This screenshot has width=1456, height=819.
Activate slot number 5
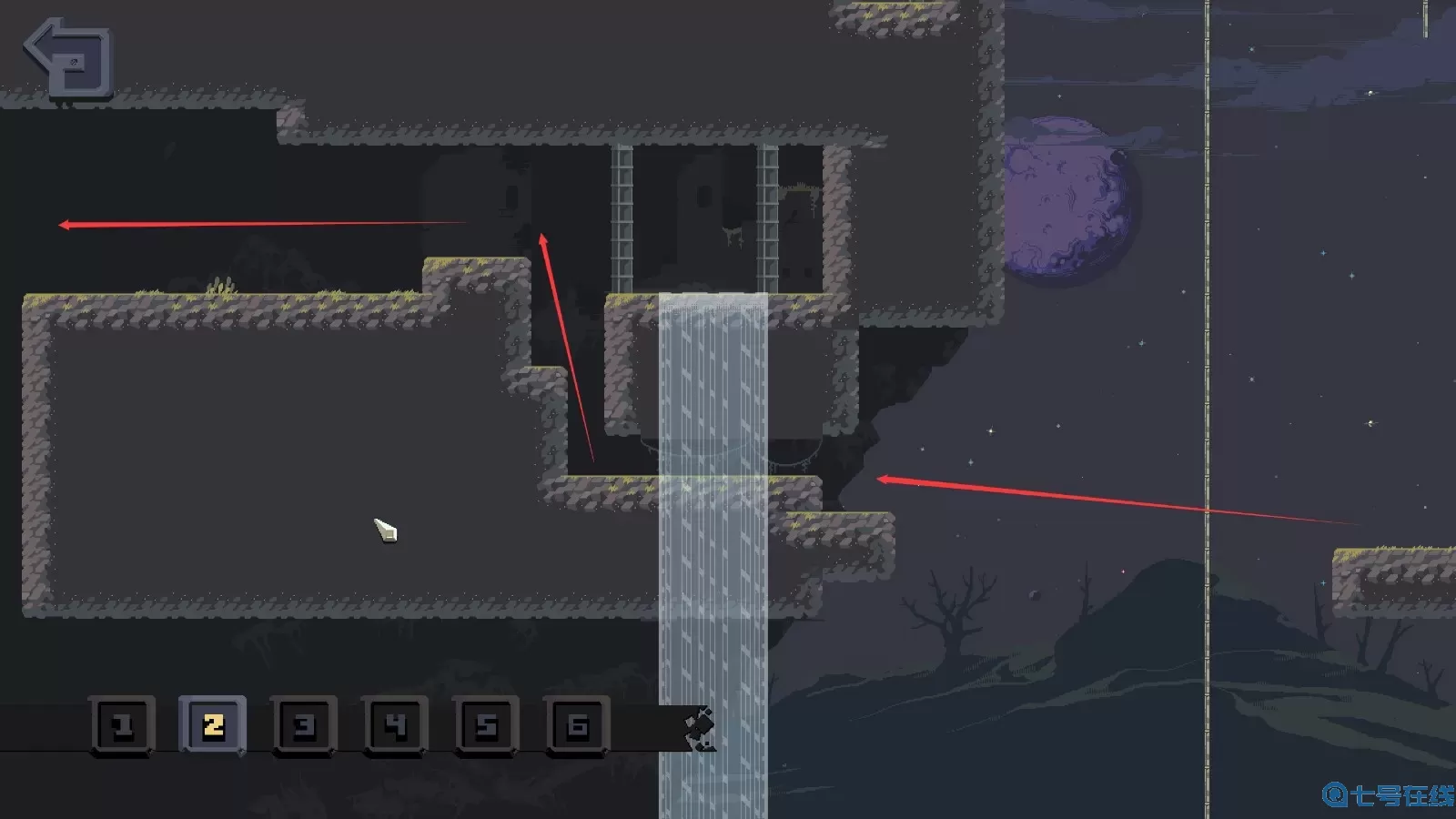(x=486, y=725)
